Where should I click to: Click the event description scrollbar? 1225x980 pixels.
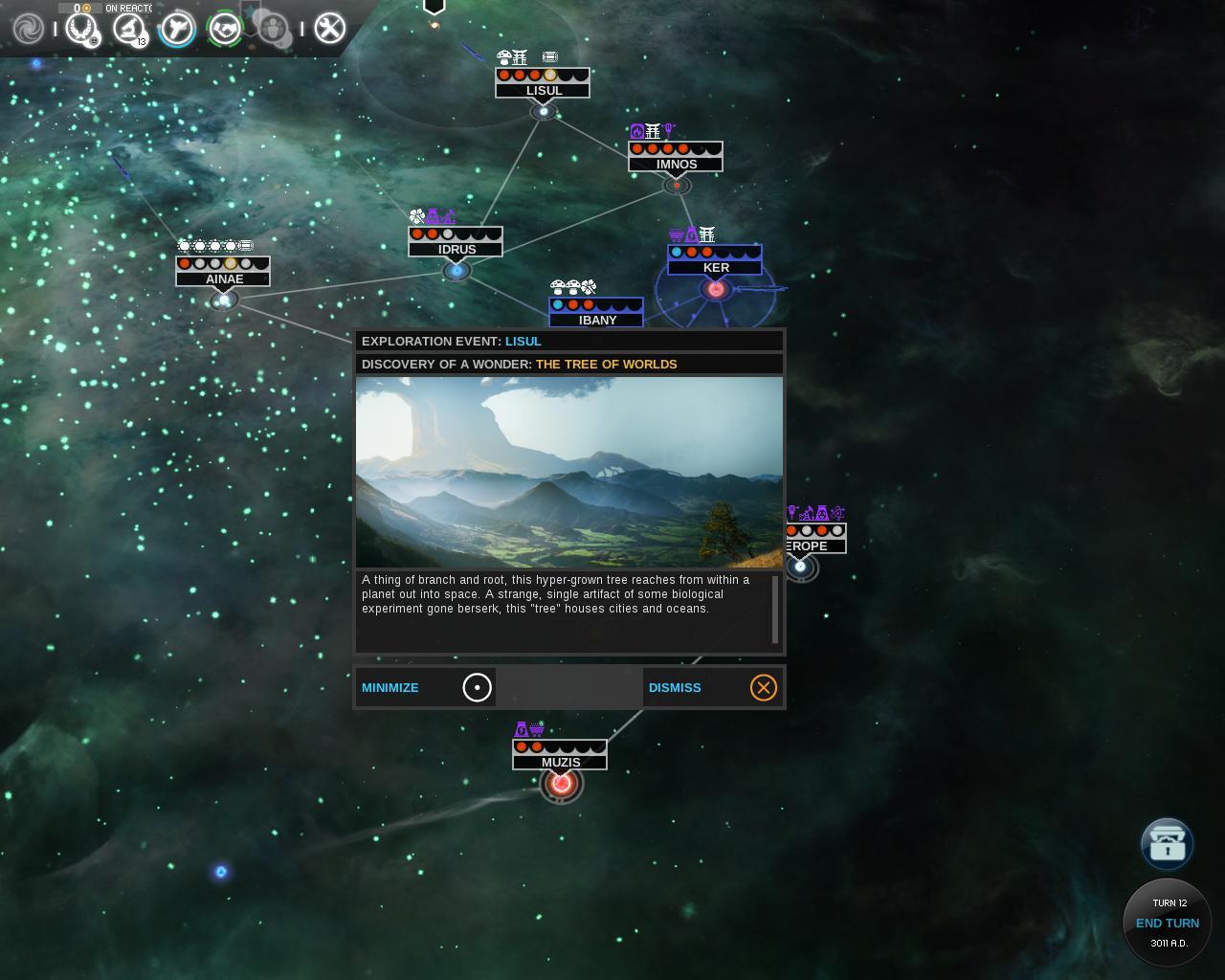point(775,610)
